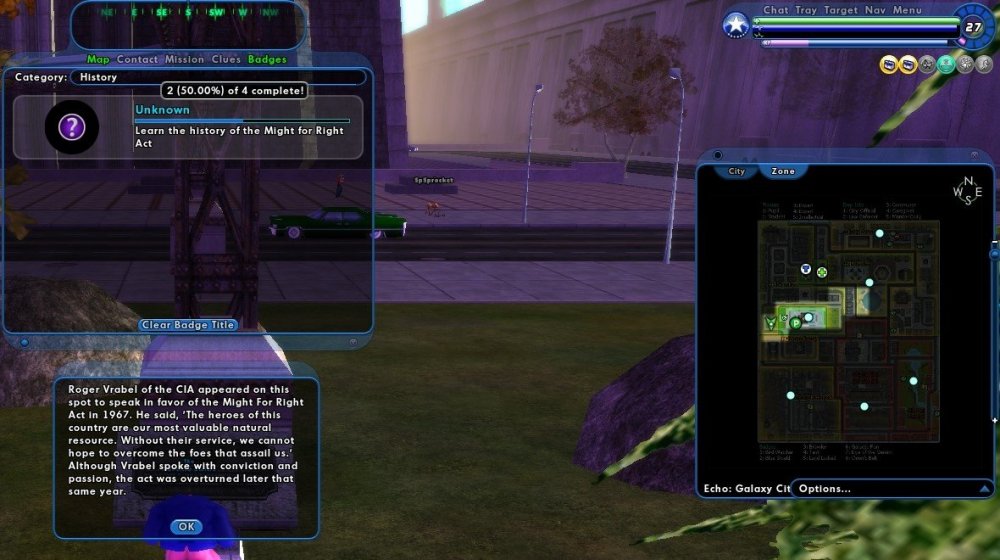Show the Target window

tap(841, 10)
